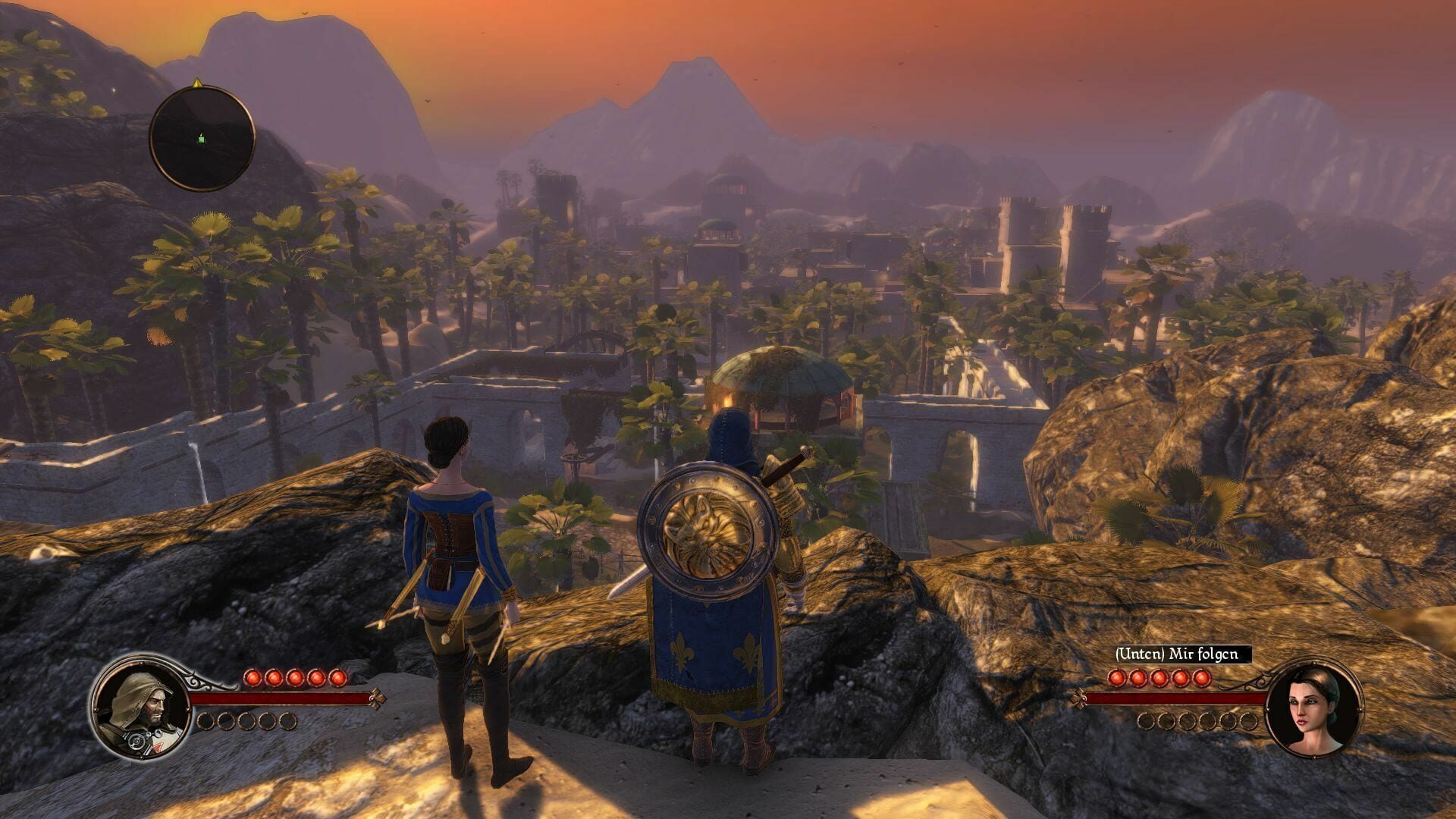Image resolution: width=1456 pixels, height=819 pixels.
Task: Expand the companion command prompt labeled Mir folgen
Action: click(1177, 654)
